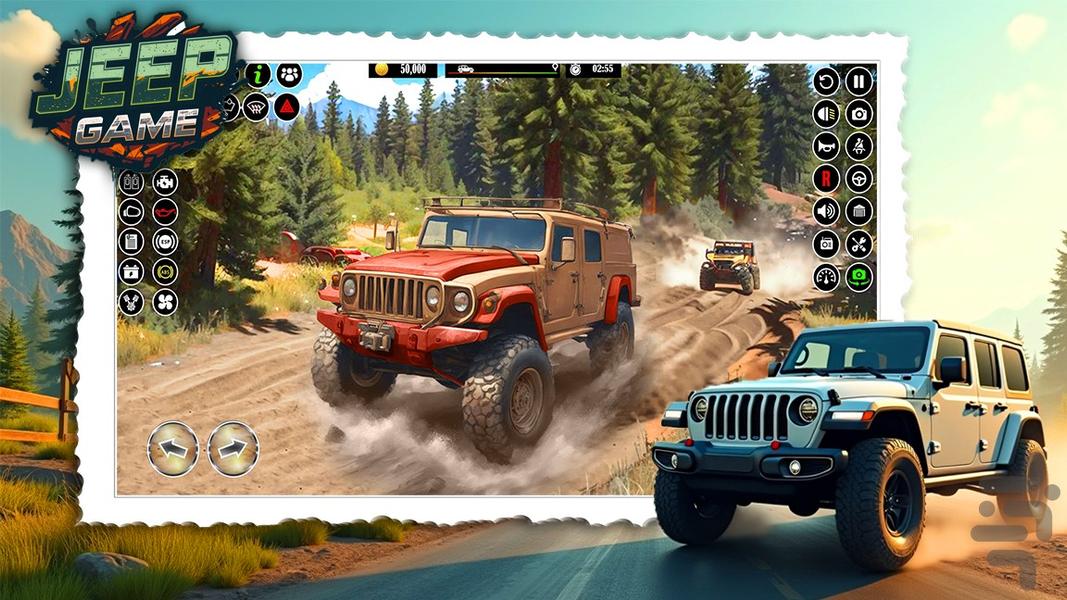Screen dimensions: 1067x600
Task: Engage the red R reverse gear
Action: [826, 179]
